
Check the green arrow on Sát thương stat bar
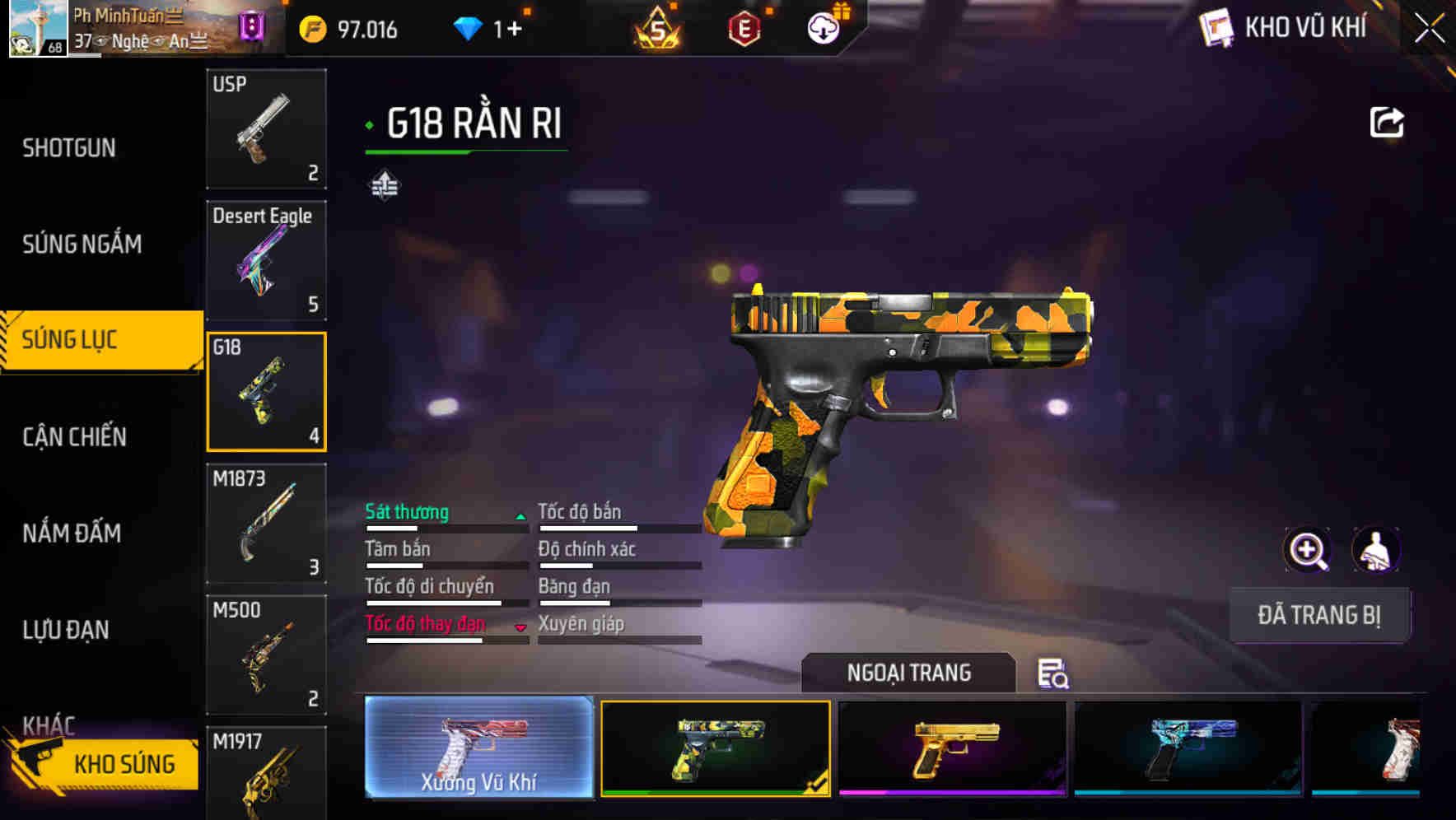click(520, 516)
